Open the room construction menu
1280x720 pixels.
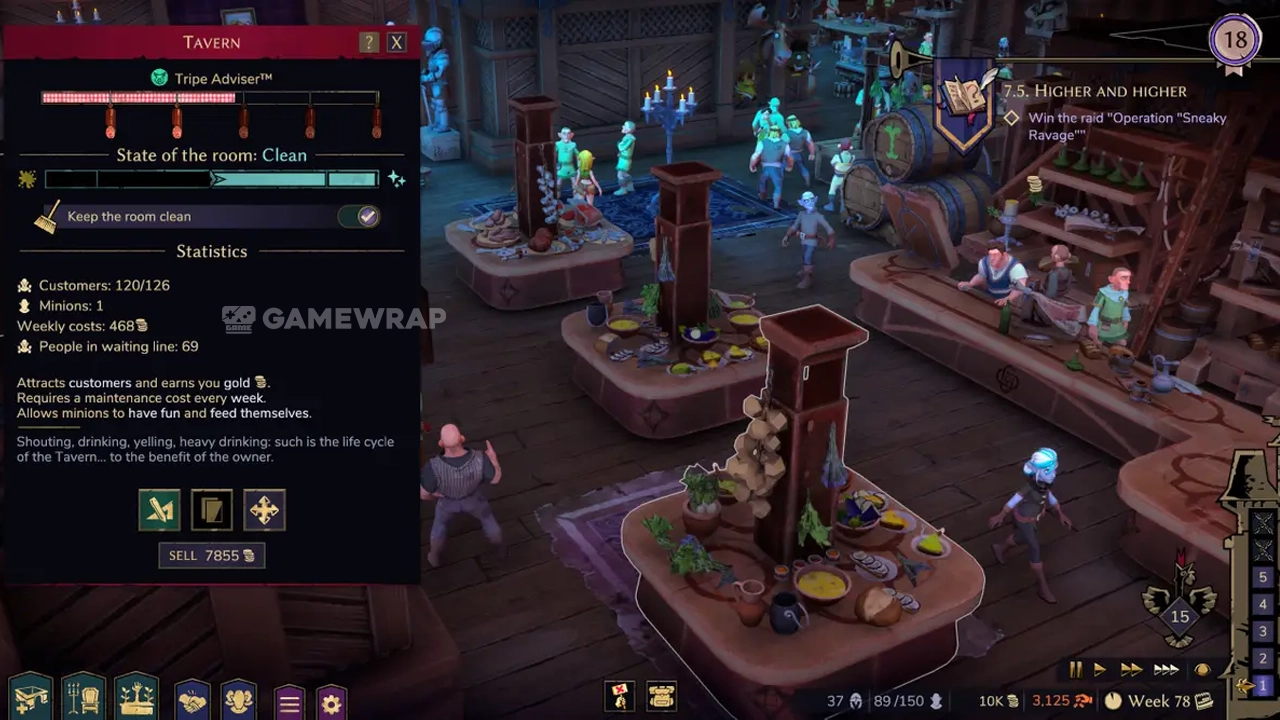point(30,697)
